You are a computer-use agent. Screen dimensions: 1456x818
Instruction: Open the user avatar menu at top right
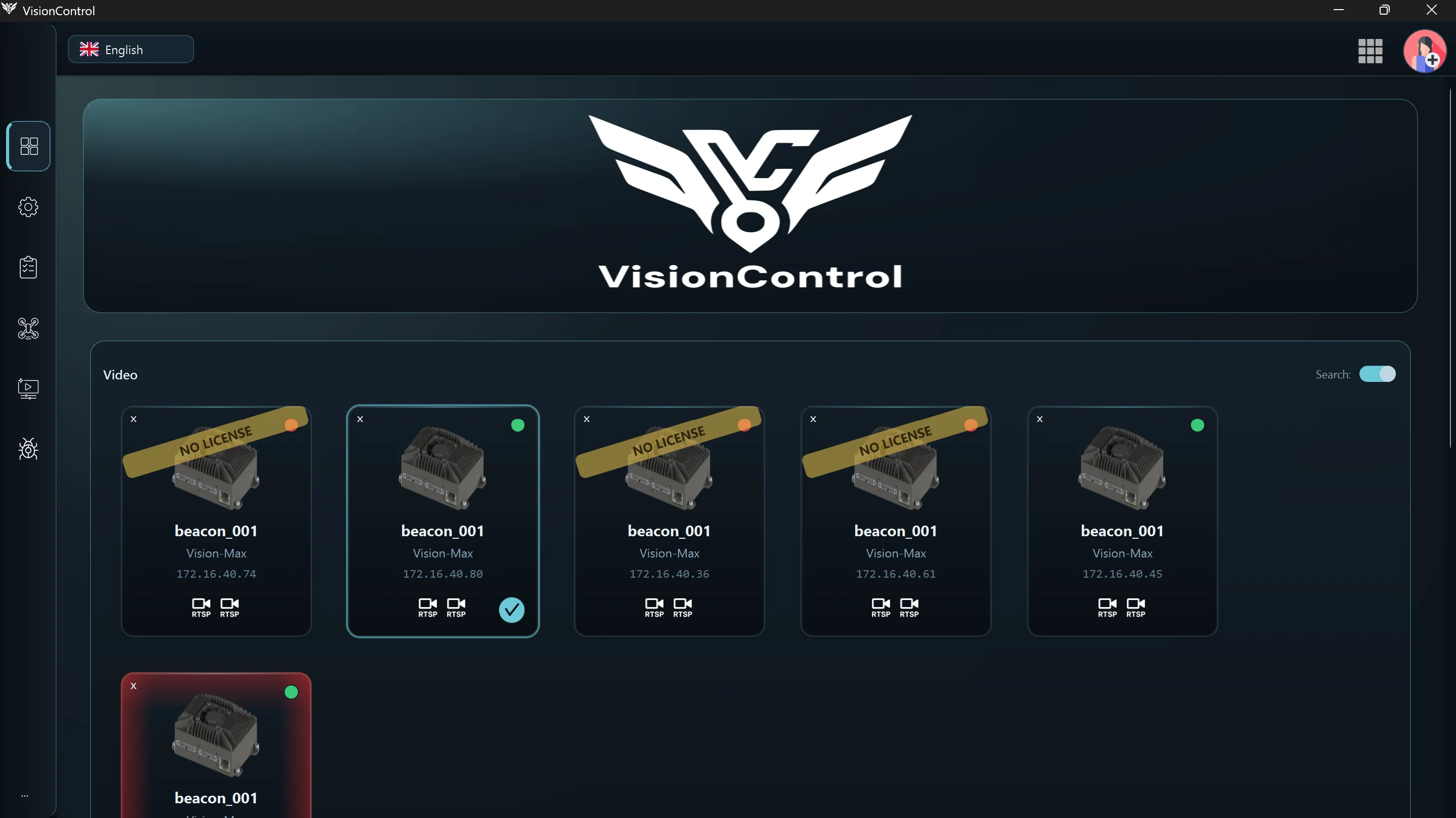click(x=1425, y=51)
